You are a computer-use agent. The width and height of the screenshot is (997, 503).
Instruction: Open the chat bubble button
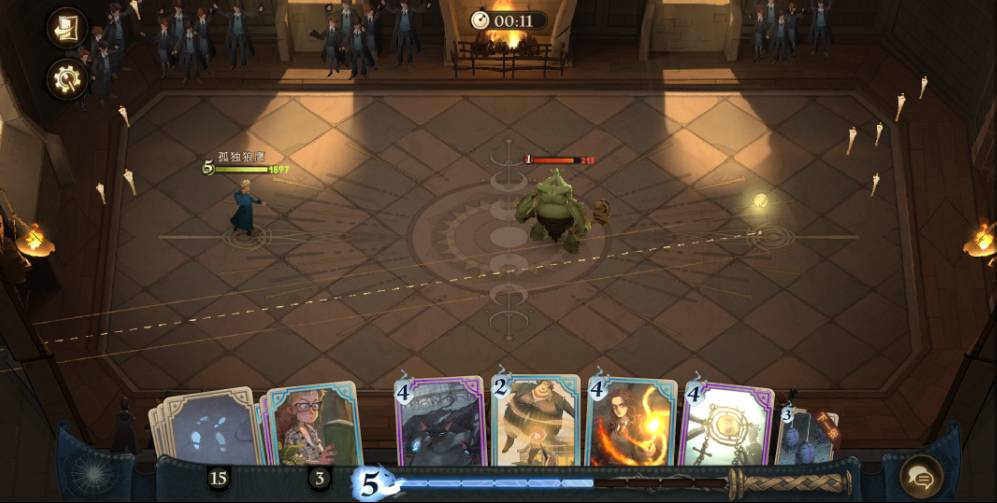point(920,476)
